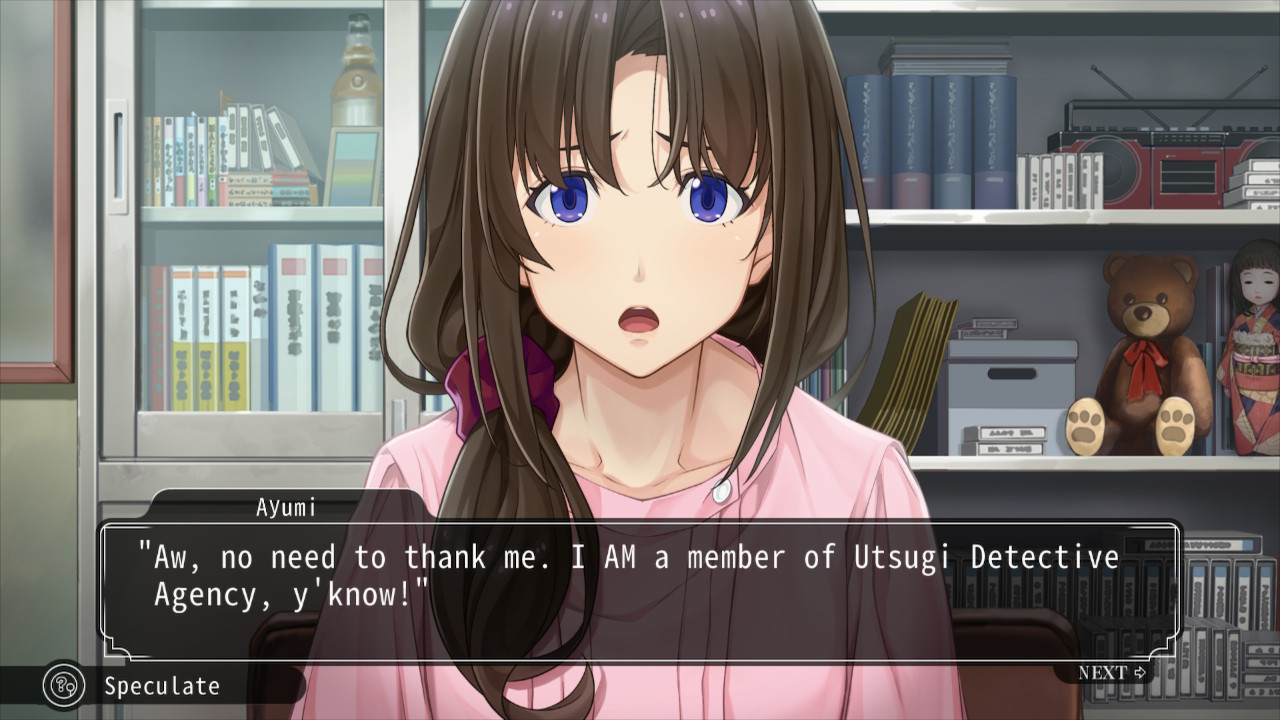Image resolution: width=1280 pixels, height=720 pixels.
Task: Advance dialogue with the NEXT button
Action: 1111,673
